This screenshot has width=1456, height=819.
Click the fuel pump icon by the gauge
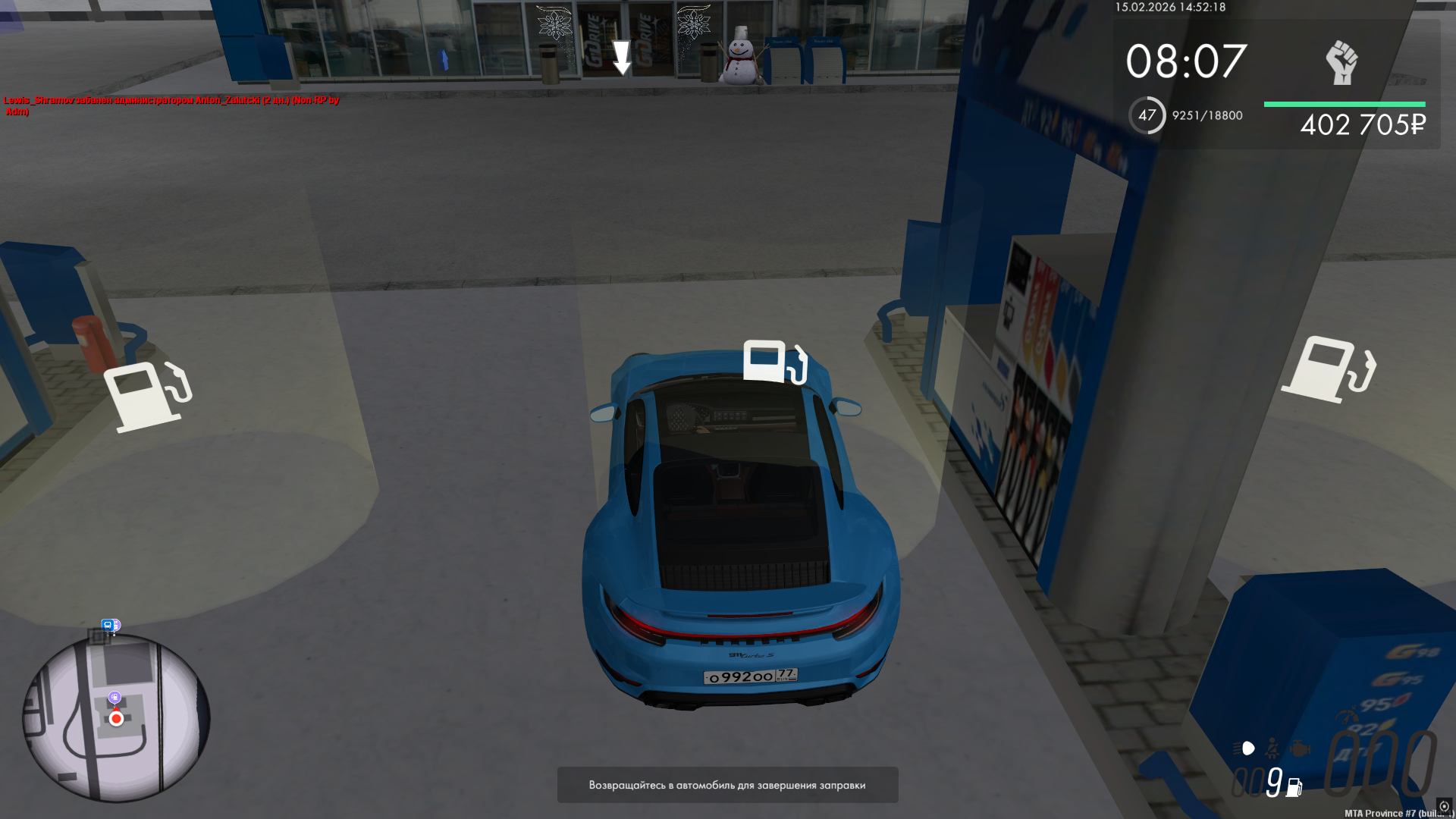point(1294,787)
